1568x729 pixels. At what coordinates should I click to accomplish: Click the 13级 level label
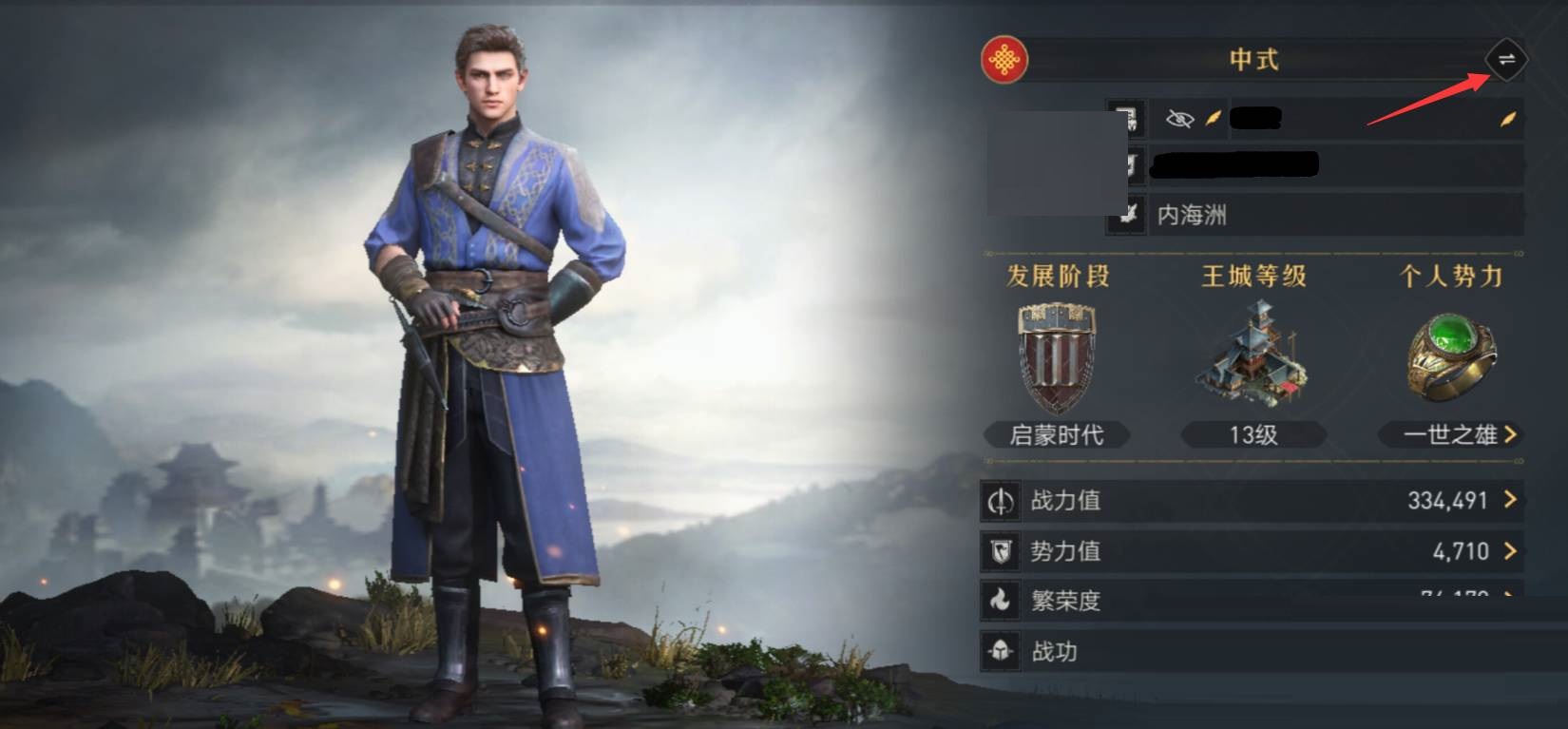(x=1254, y=435)
